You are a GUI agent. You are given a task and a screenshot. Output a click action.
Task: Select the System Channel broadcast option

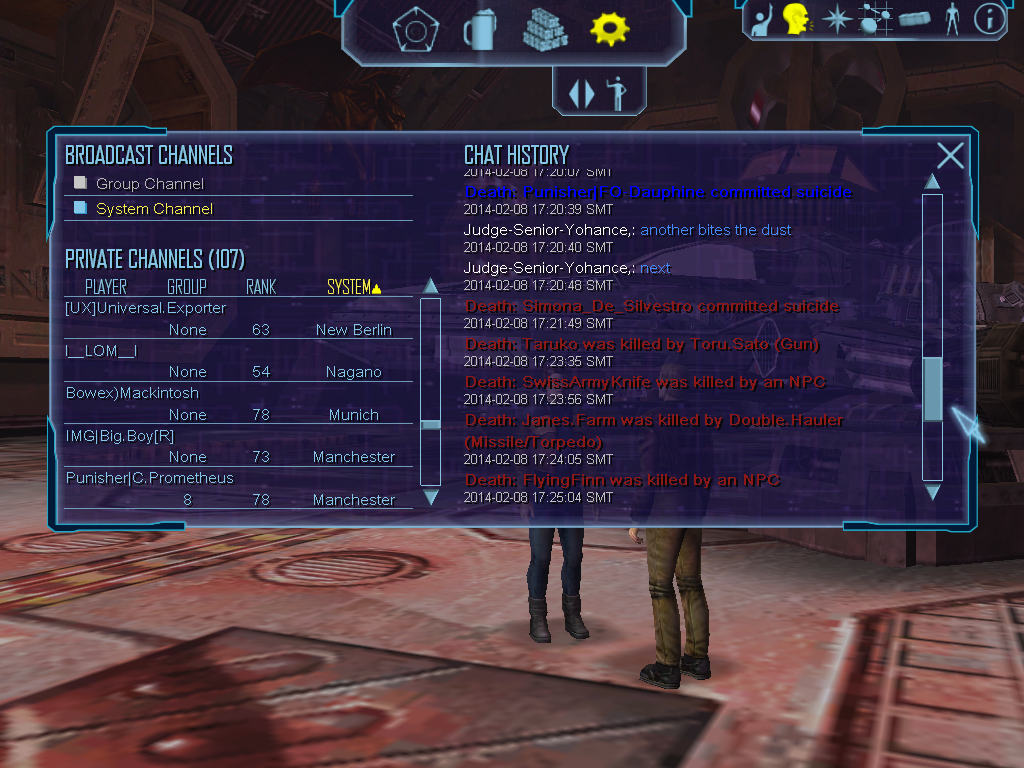[154, 209]
